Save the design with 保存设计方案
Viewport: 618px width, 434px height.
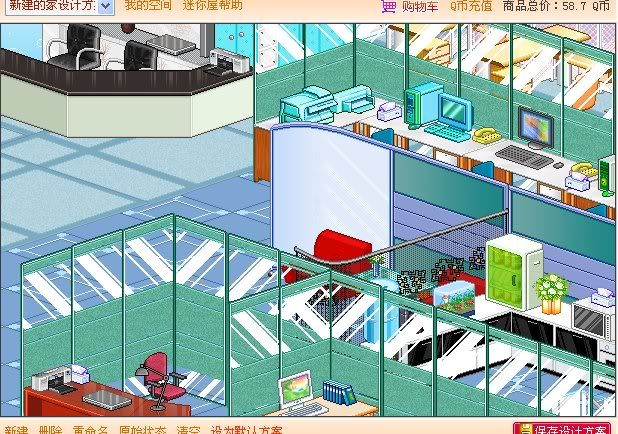click(x=565, y=428)
